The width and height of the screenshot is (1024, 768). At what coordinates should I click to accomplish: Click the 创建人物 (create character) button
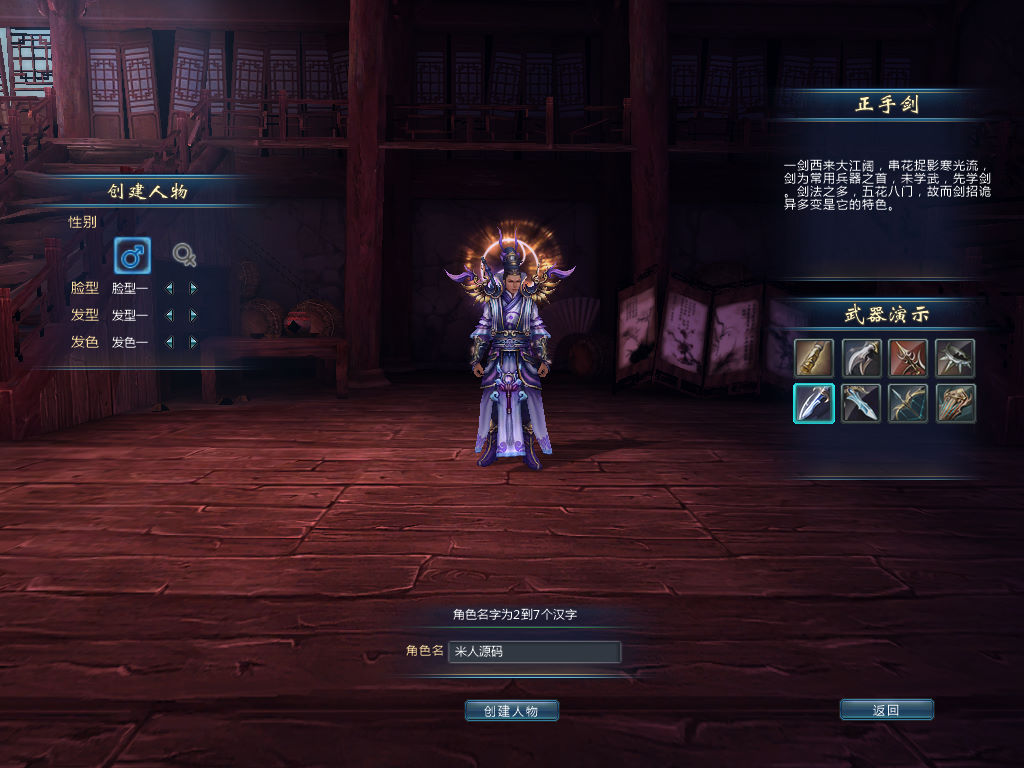tap(511, 710)
